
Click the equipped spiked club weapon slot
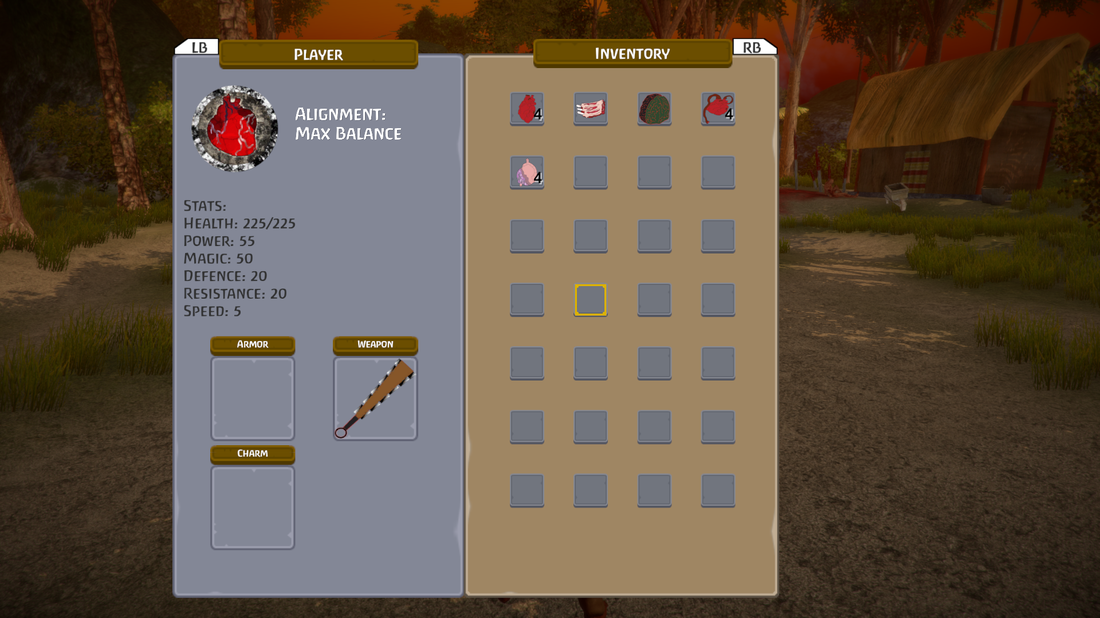[375, 398]
